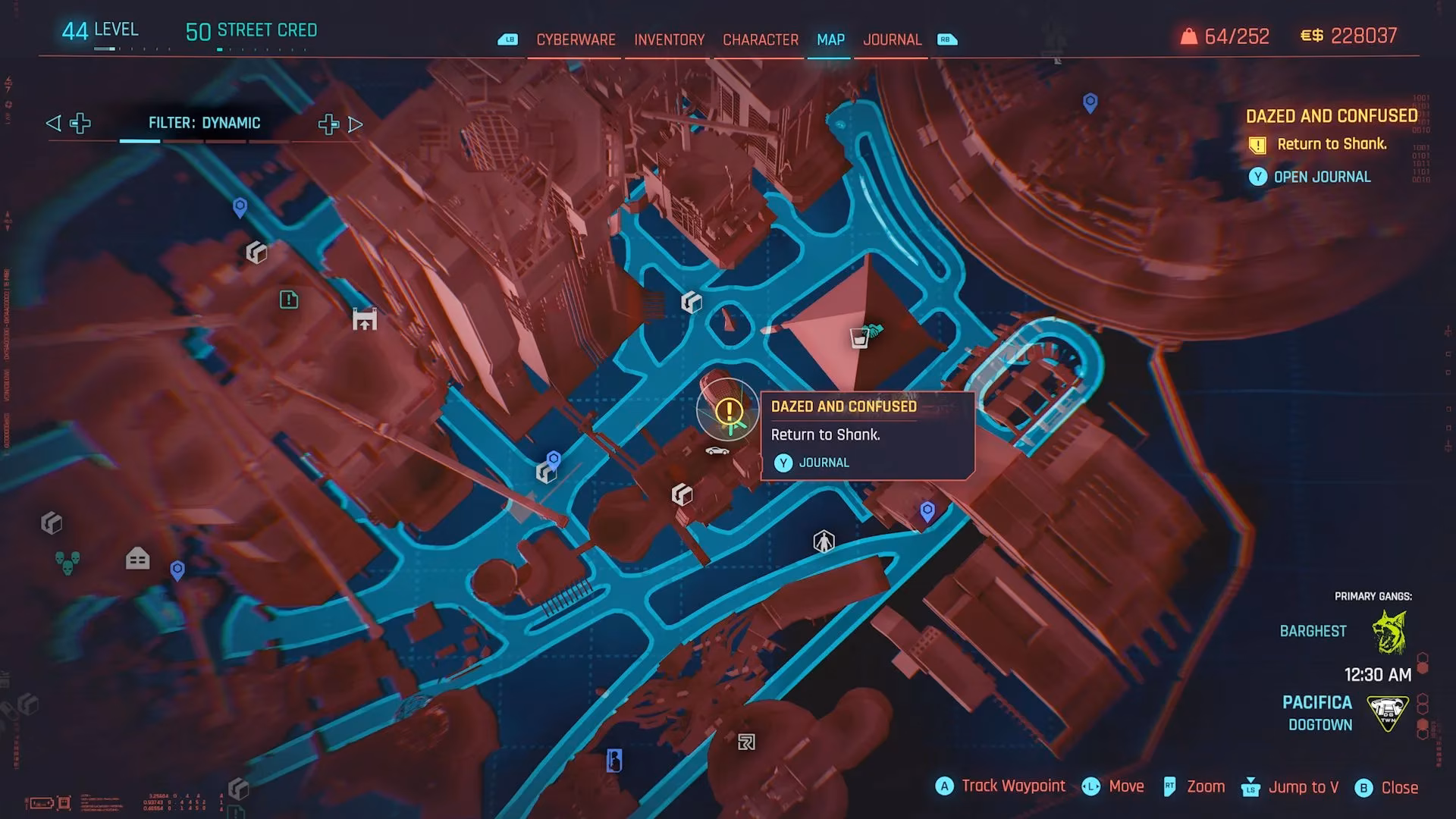Switch to the Inventory tab
This screenshot has height=819, width=1456.
pos(667,39)
